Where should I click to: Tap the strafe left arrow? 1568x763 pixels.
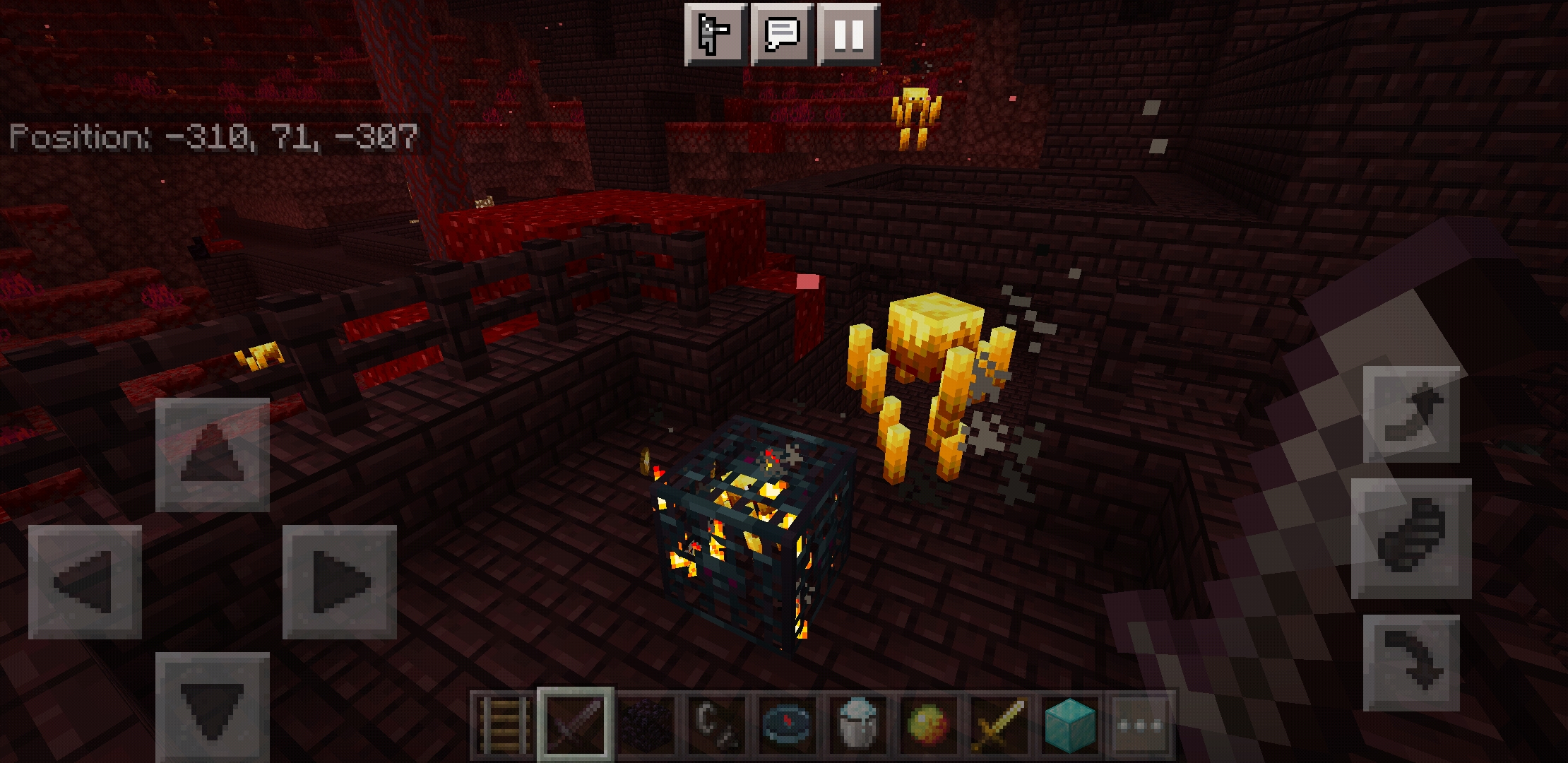[85, 582]
